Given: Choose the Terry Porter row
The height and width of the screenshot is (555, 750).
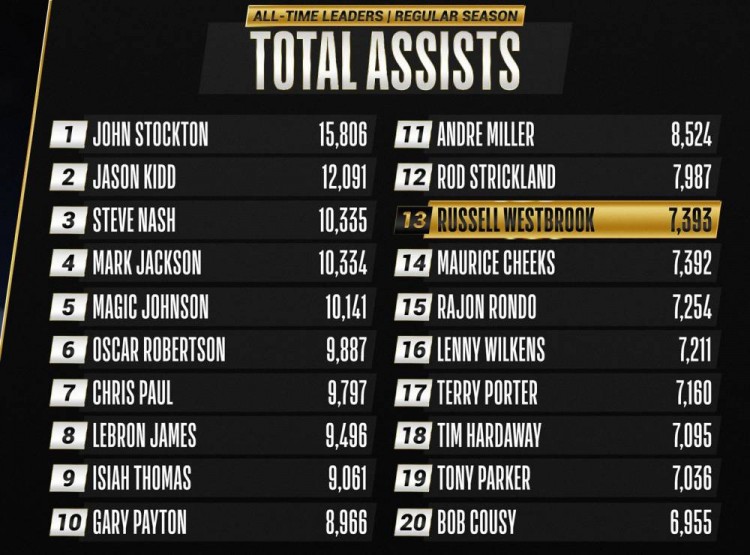Looking at the screenshot, I should point(555,392).
